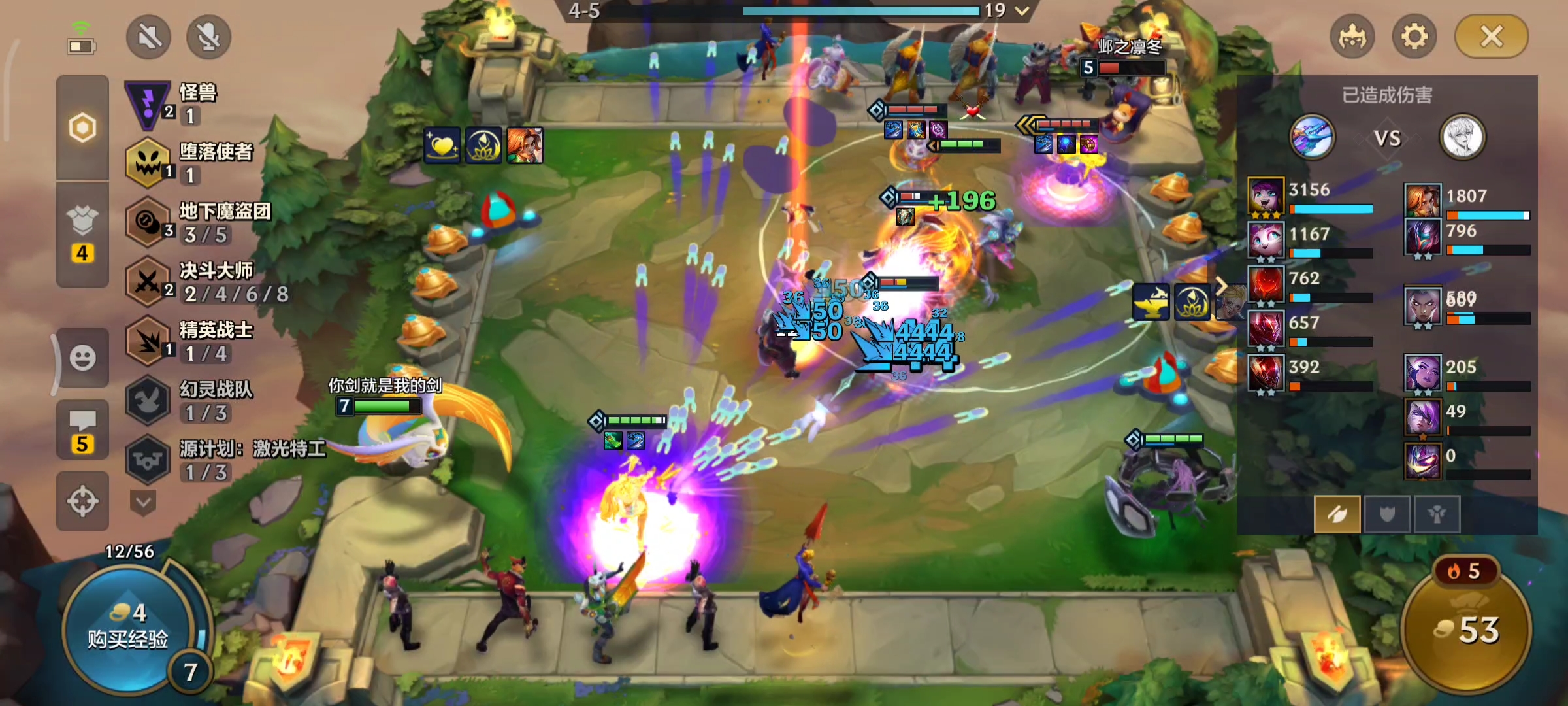Open the gear settings menu
The image size is (1568, 706).
coord(1414,37)
